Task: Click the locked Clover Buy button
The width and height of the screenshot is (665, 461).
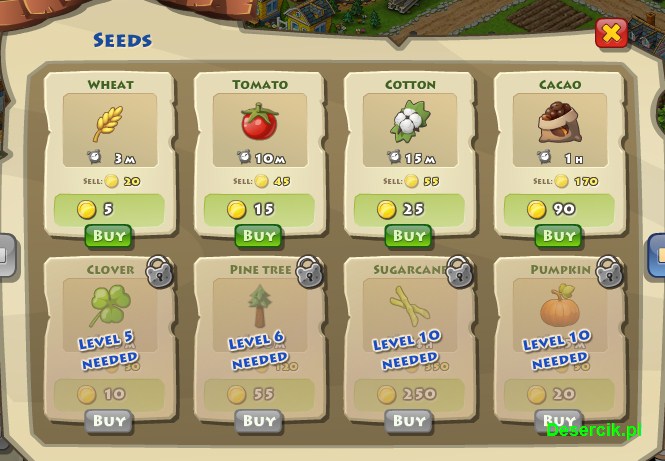Action: pos(109,421)
